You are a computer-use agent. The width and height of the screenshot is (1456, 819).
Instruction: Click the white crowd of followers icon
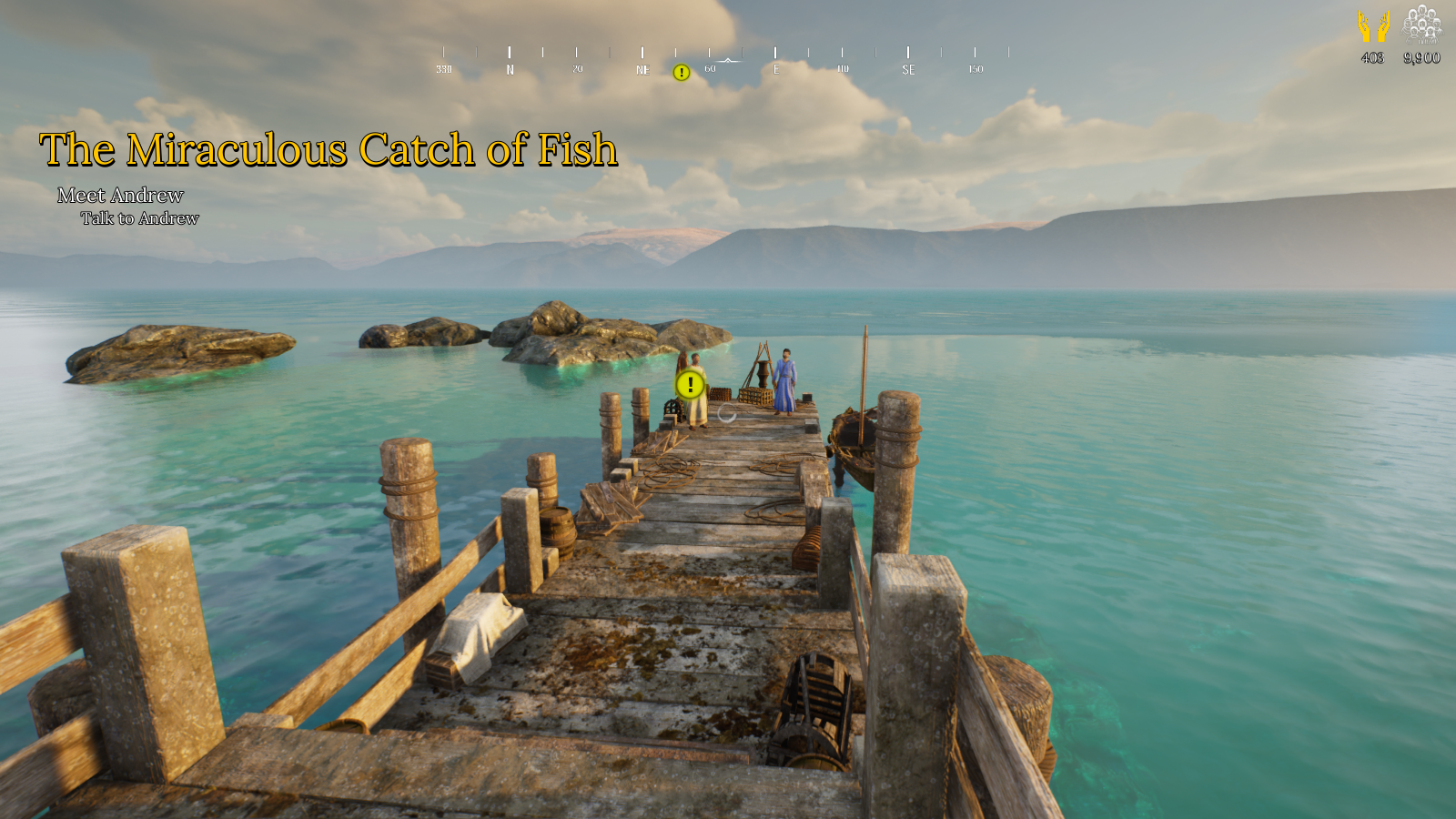click(1421, 25)
